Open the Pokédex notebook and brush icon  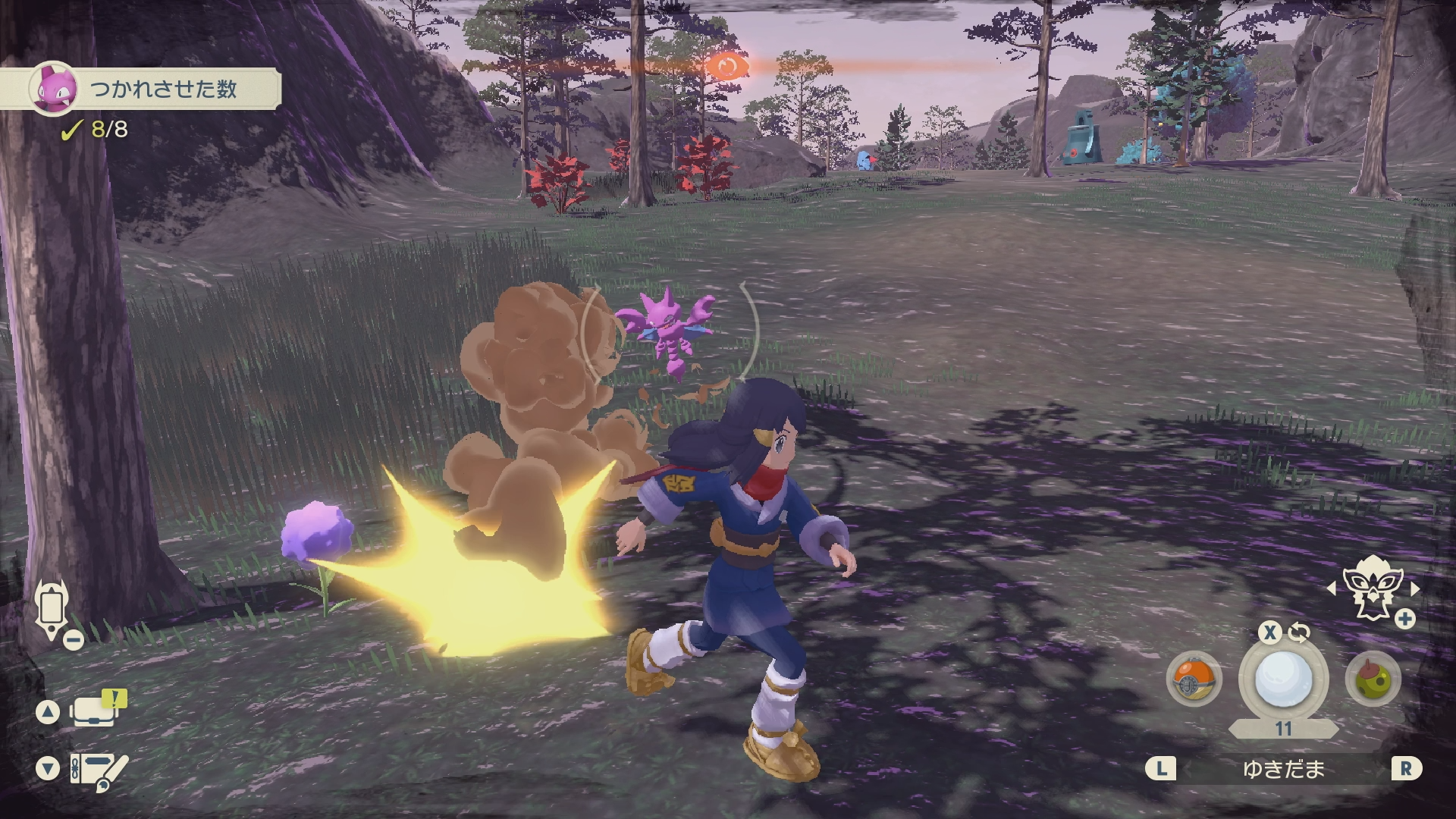pos(99,770)
